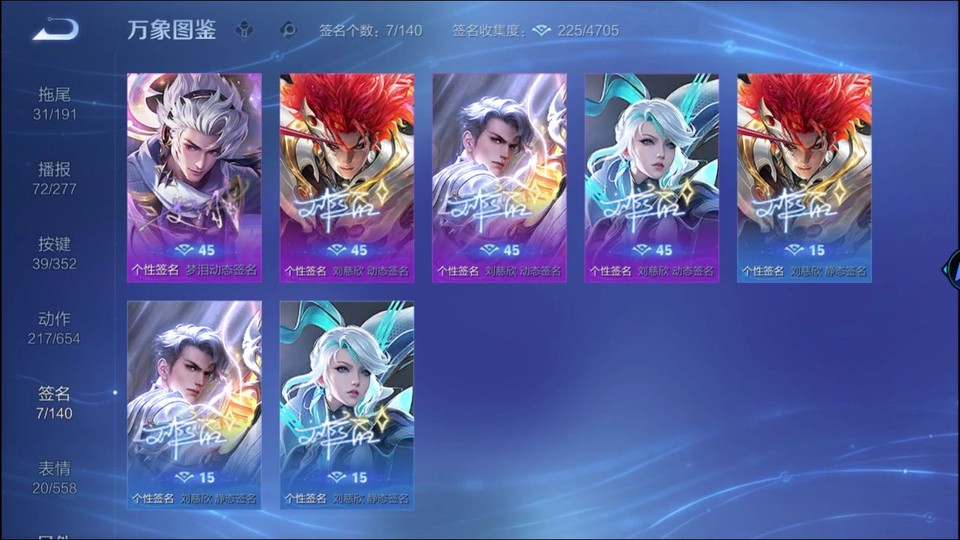Screen dimensions: 960x540
Task: Switch to the 表情 tab
Action: click(55, 477)
